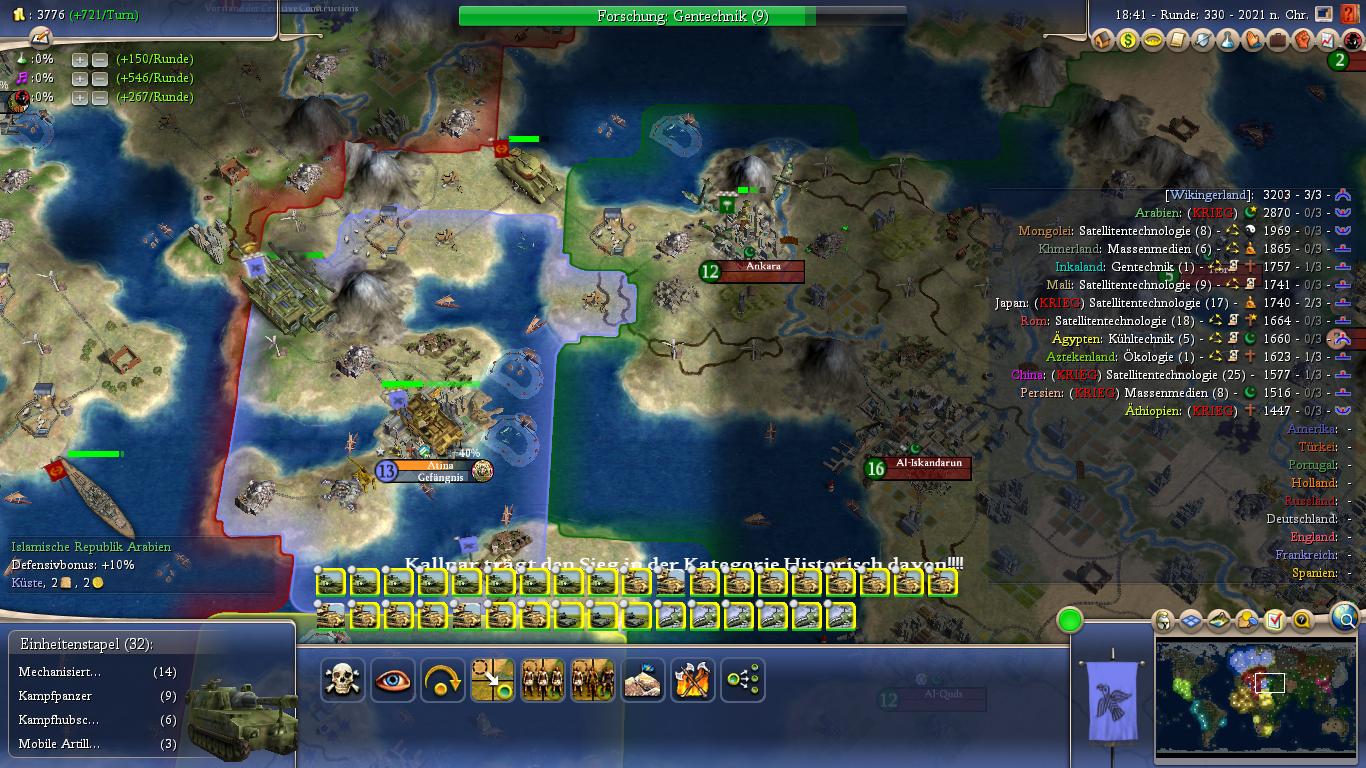Click the skull-and-crossbones disband unit button

[343, 681]
